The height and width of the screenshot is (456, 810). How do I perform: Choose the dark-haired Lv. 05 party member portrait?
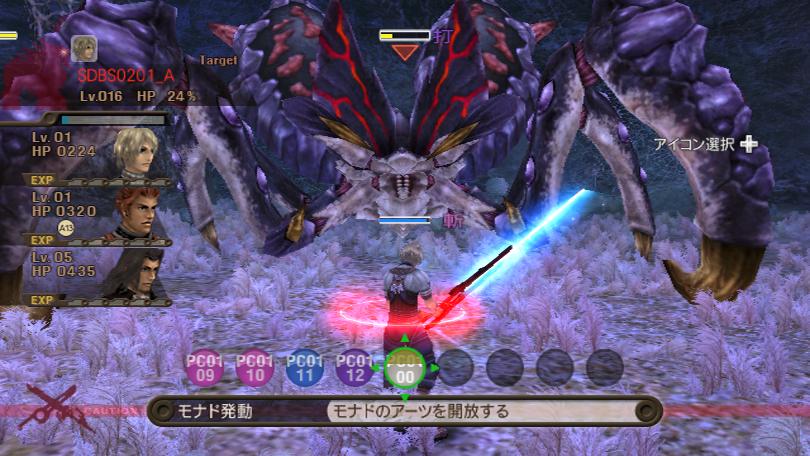136,271
